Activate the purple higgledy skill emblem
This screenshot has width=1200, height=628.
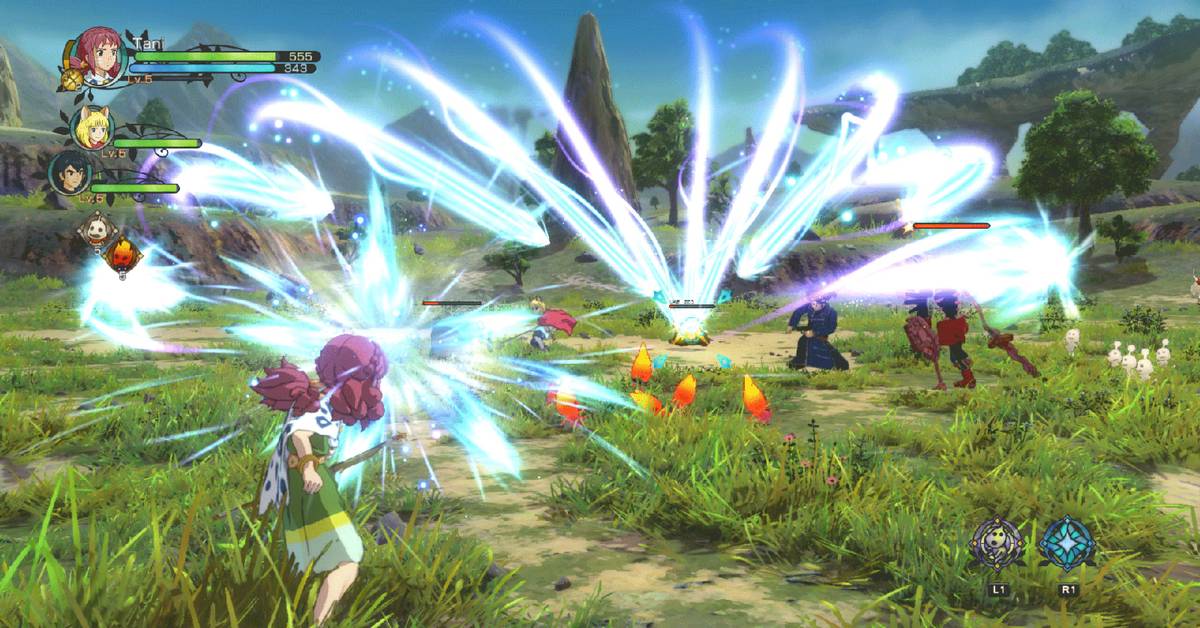point(997,544)
